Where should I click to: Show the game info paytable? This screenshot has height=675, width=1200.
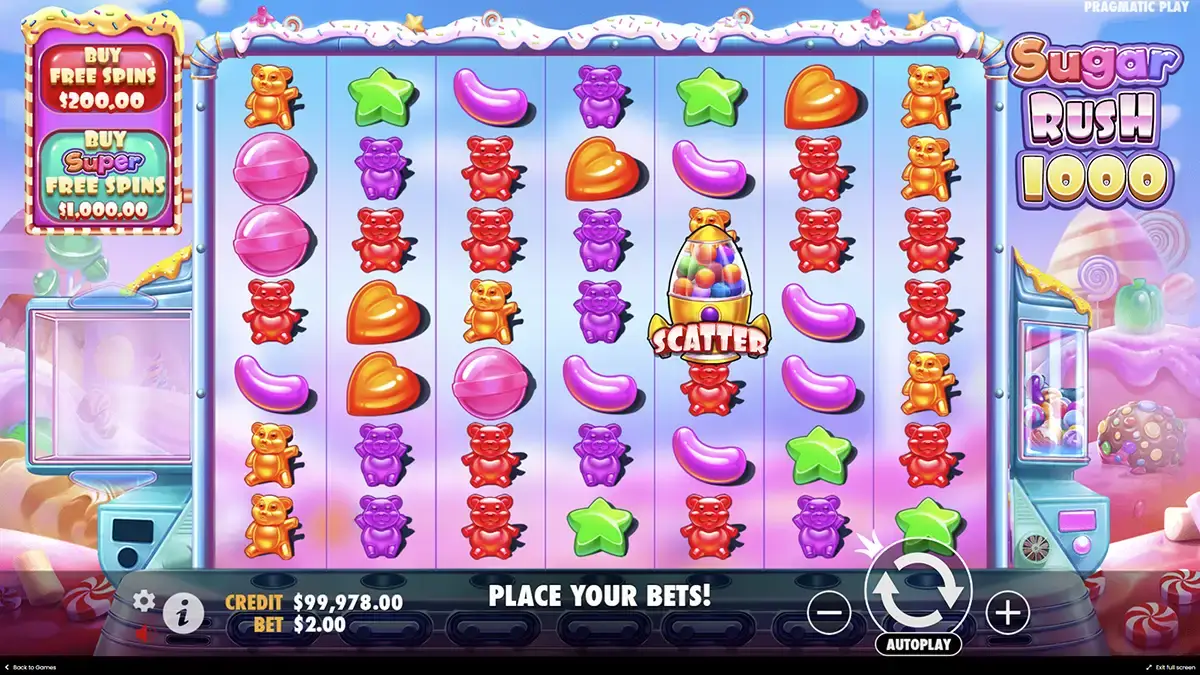pos(182,613)
